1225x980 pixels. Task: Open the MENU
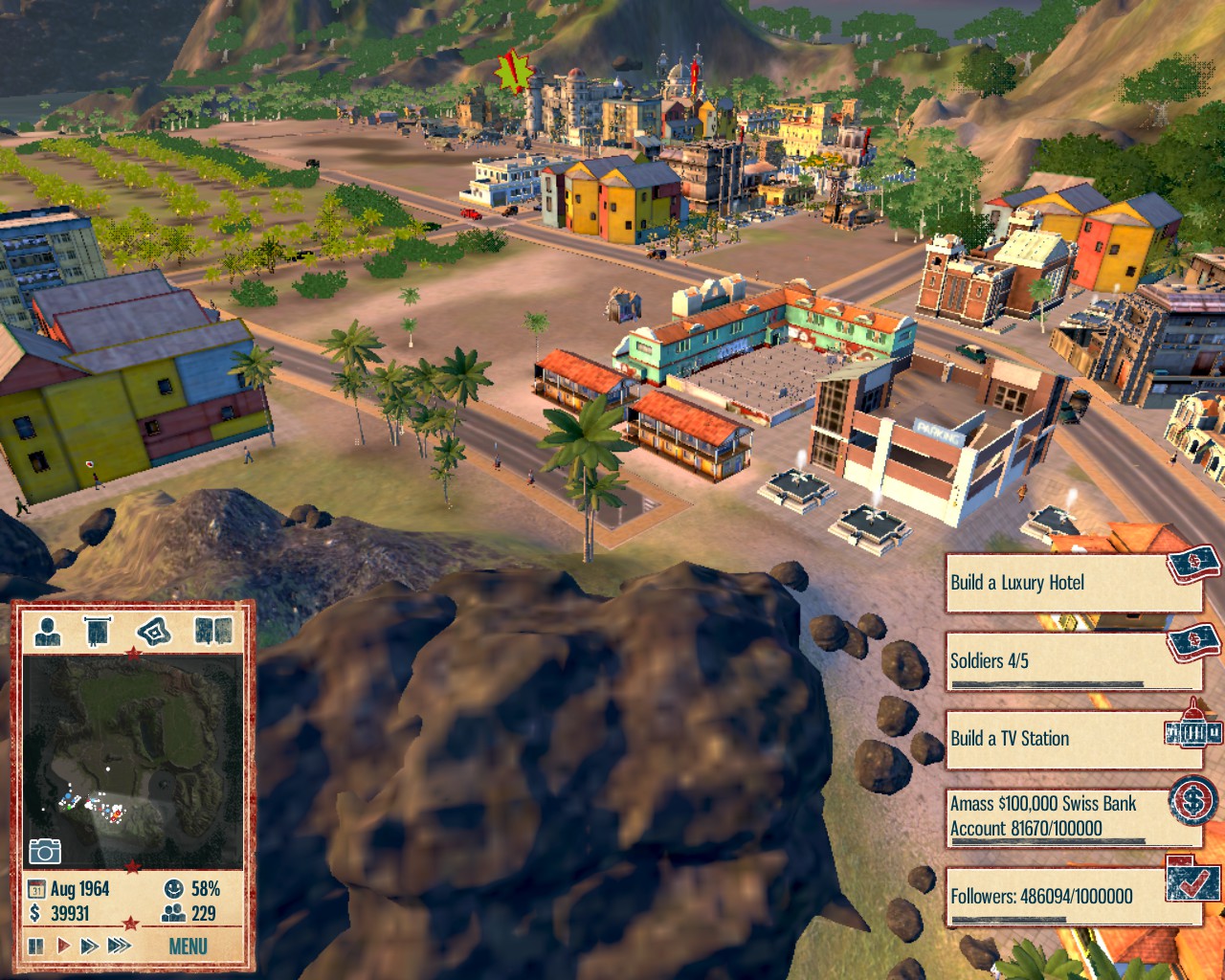click(x=188, y=946)
